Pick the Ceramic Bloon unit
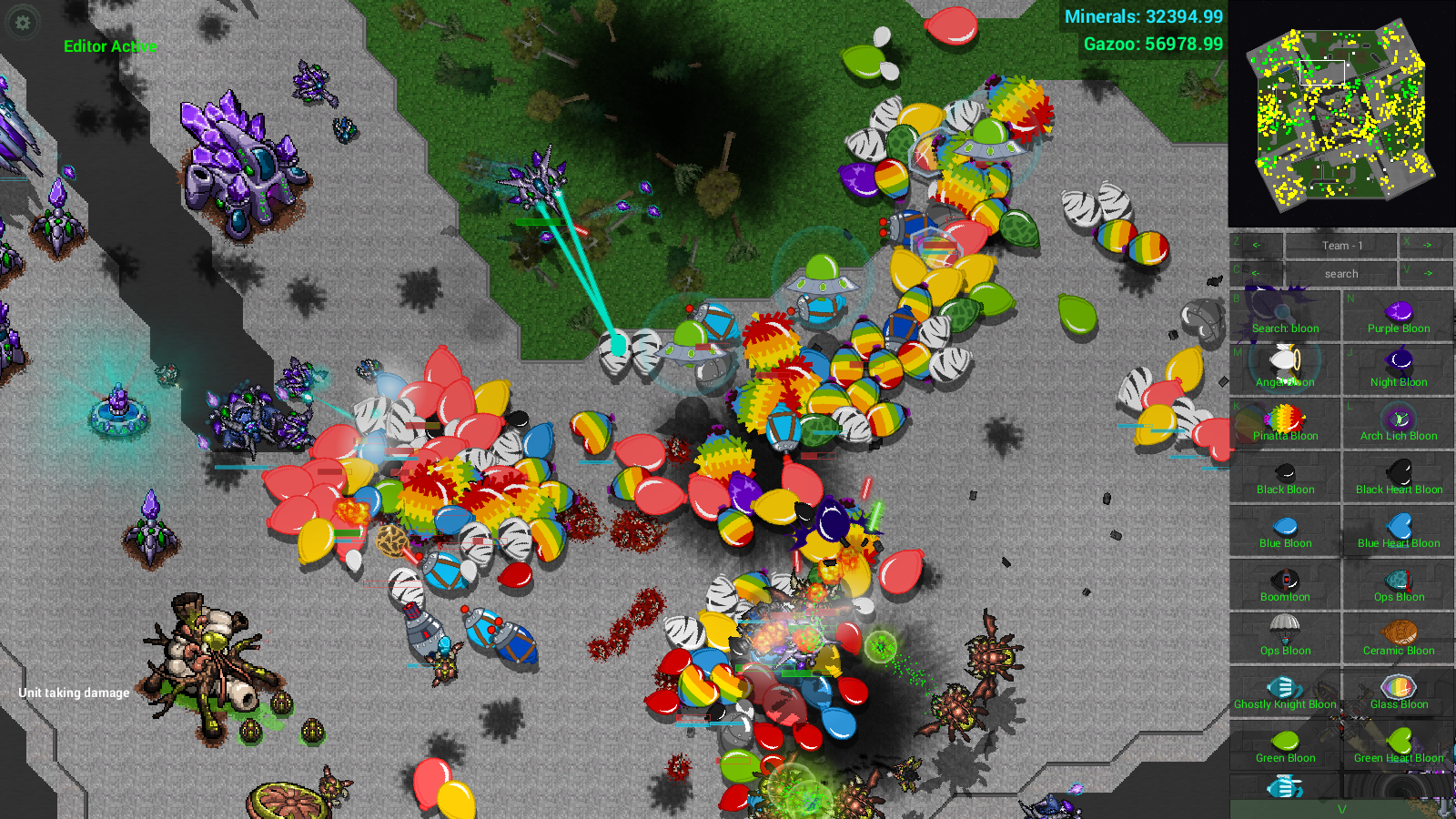Screen dimensions: 1456x819 tap(1399, 638)
